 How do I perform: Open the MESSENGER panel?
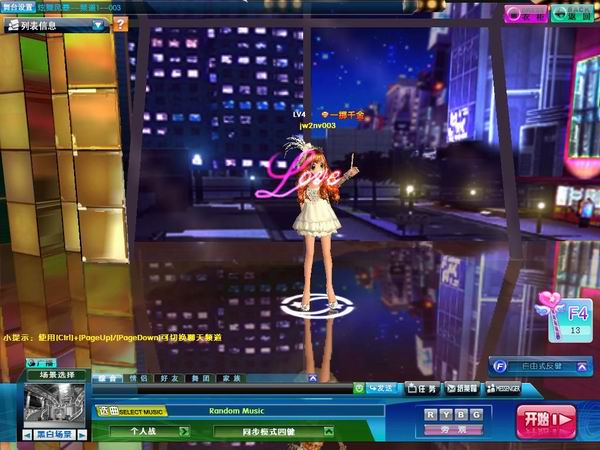pos(502,388)
